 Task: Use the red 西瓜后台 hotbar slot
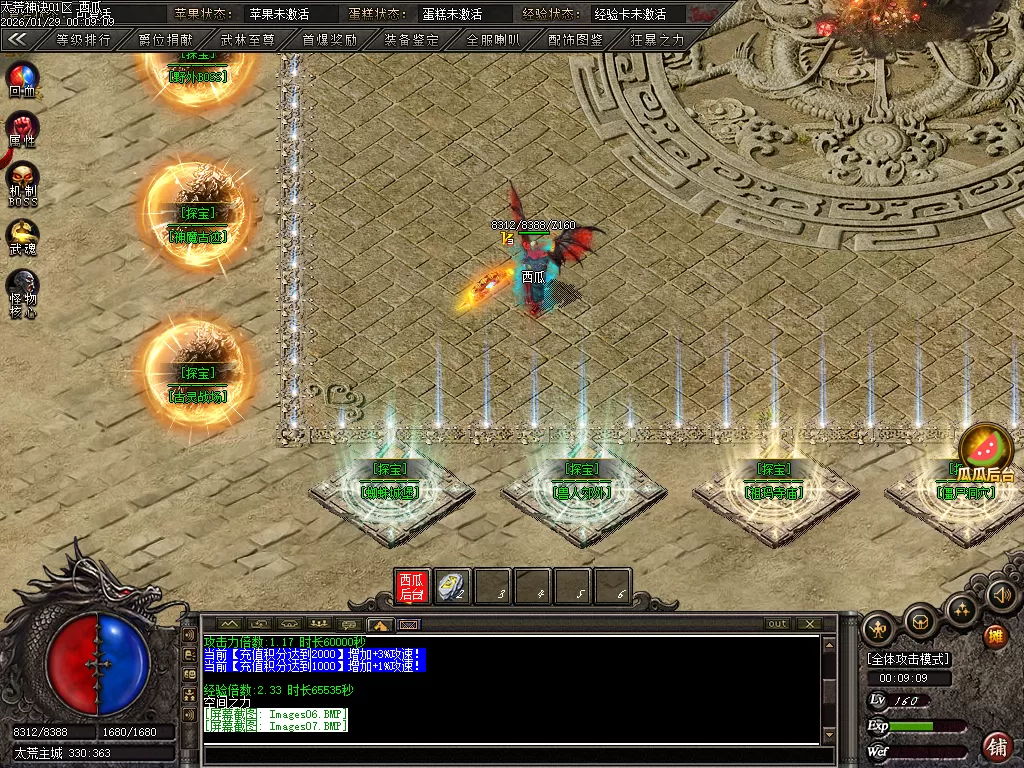[x=412, y=587]
